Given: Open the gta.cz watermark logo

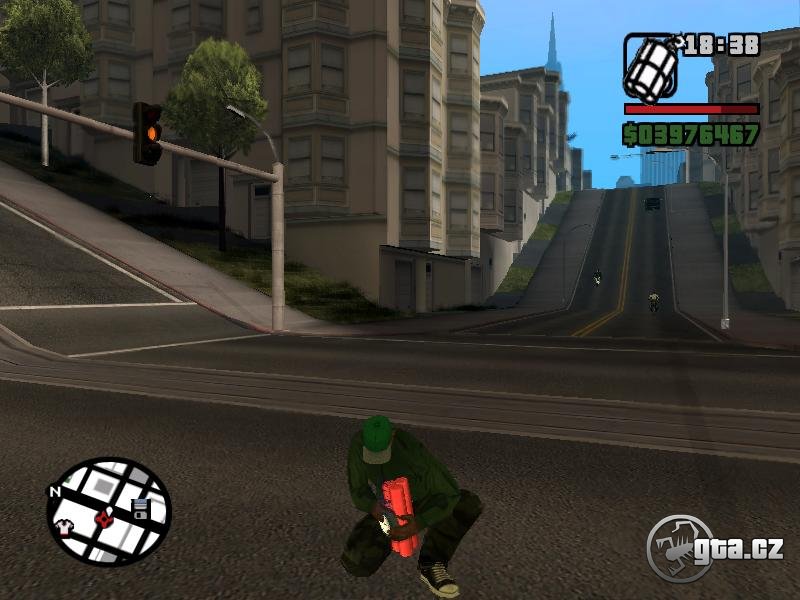Looking at the screenshot, I should 713,547.
